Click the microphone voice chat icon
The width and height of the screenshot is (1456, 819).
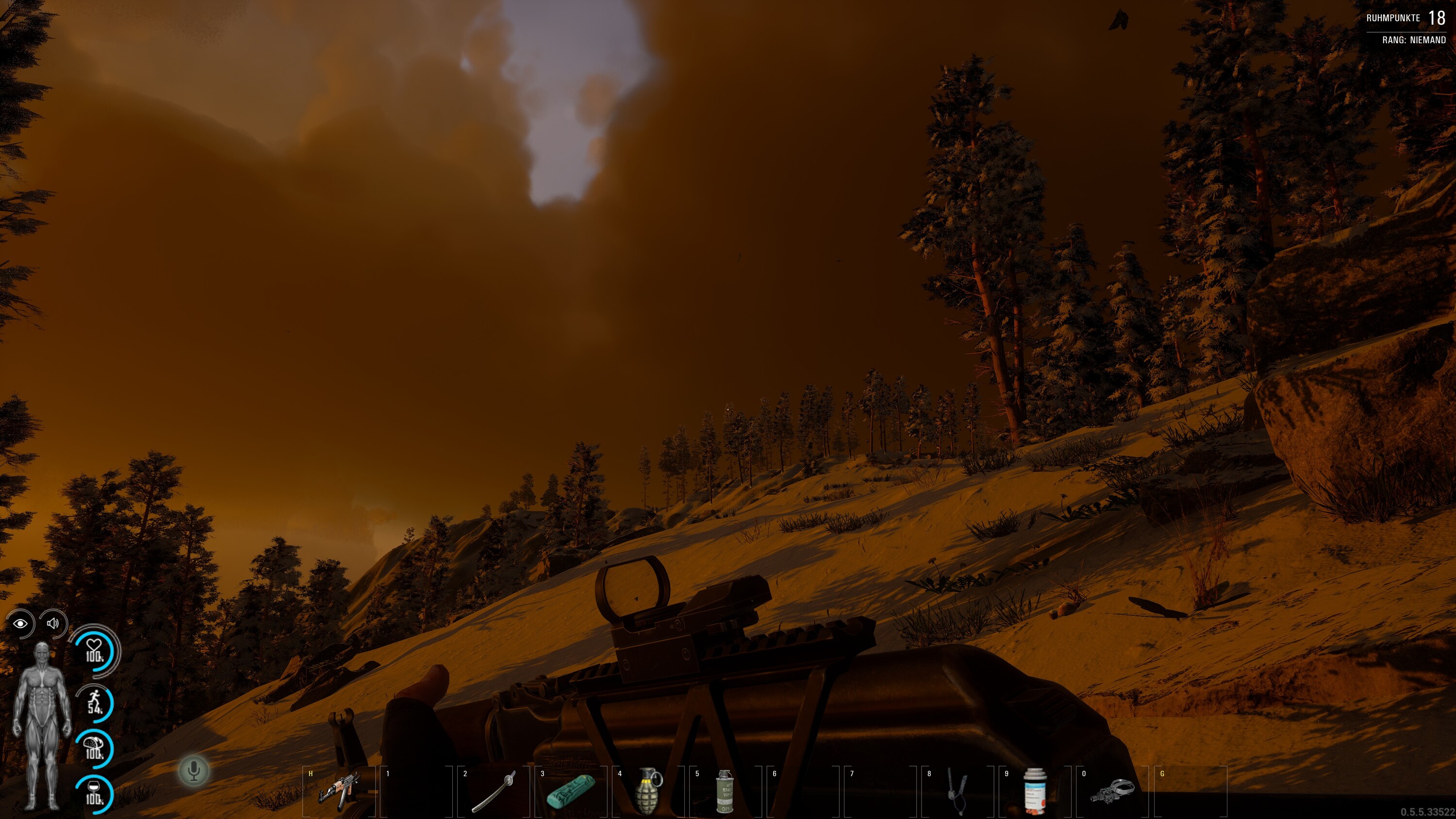tap(194, 770)
